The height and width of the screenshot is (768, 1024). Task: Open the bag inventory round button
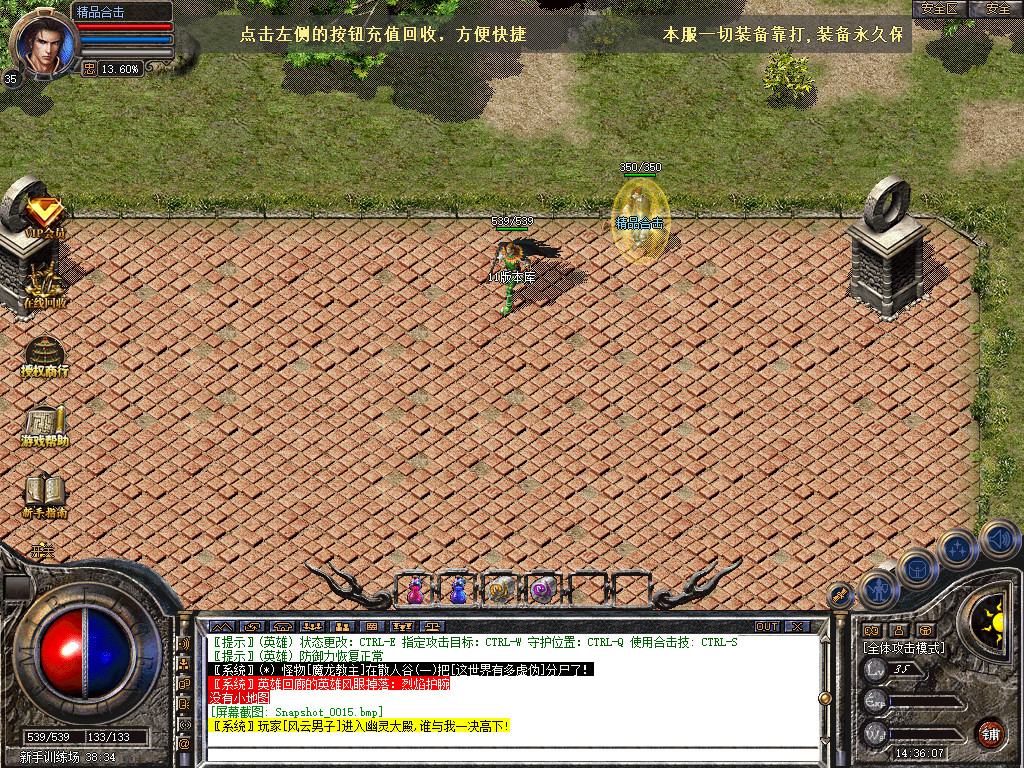click(x=917, y=569)
